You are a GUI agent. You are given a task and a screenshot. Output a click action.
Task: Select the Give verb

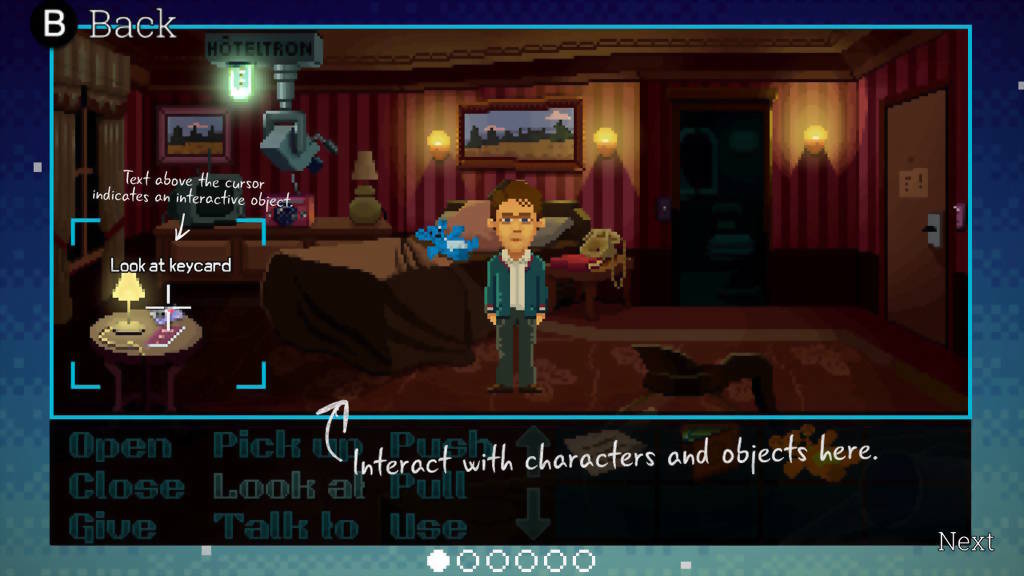(x=112, y=526)
